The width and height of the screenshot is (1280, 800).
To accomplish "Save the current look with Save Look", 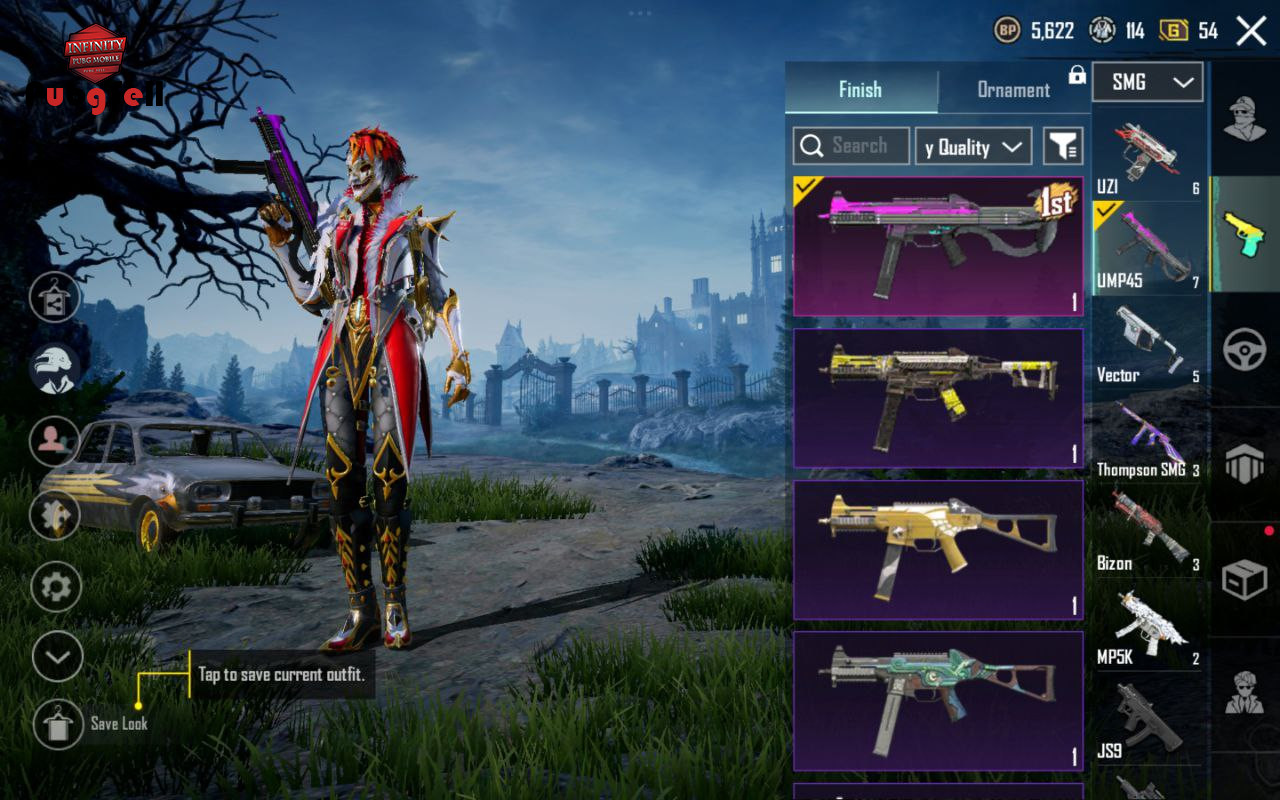I will click(58, 723).
